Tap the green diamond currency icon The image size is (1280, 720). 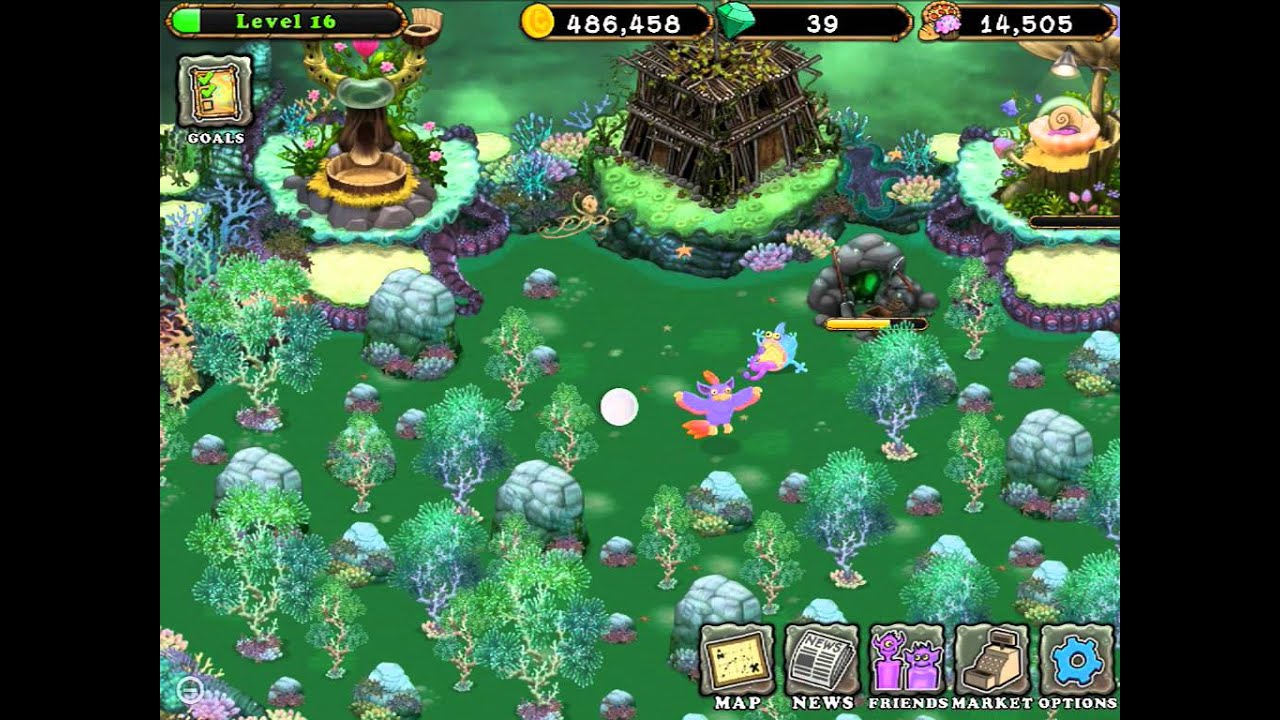click(x=736, y=21)
